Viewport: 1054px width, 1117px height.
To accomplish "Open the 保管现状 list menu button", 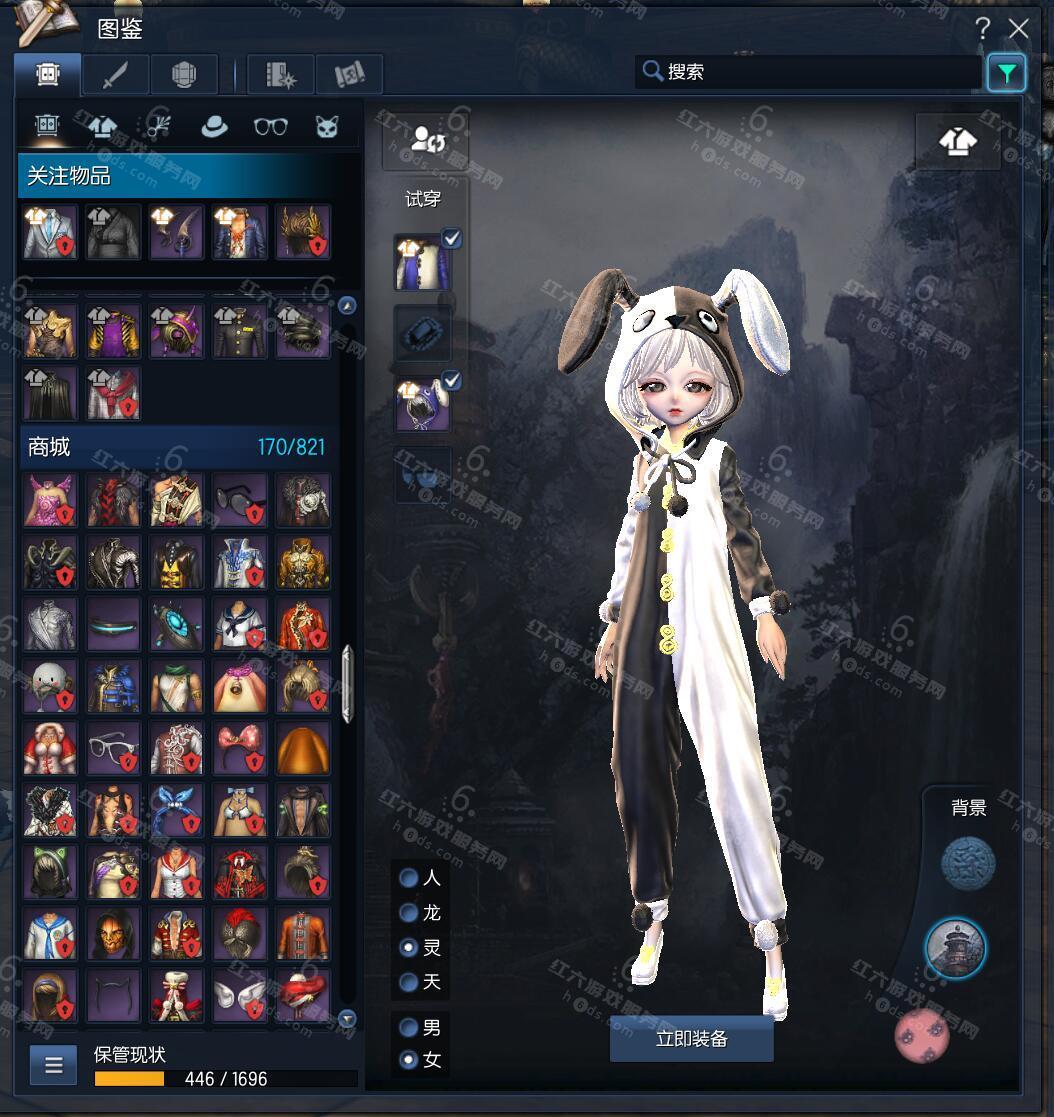I will coord(53,1065).
